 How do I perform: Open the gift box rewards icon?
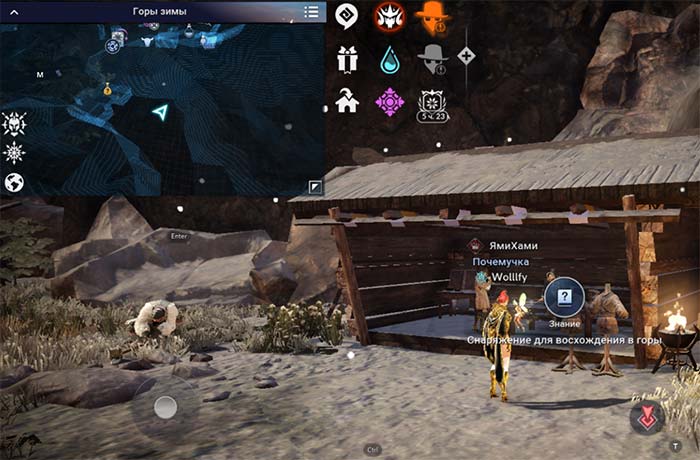click(x=347, y=58)
